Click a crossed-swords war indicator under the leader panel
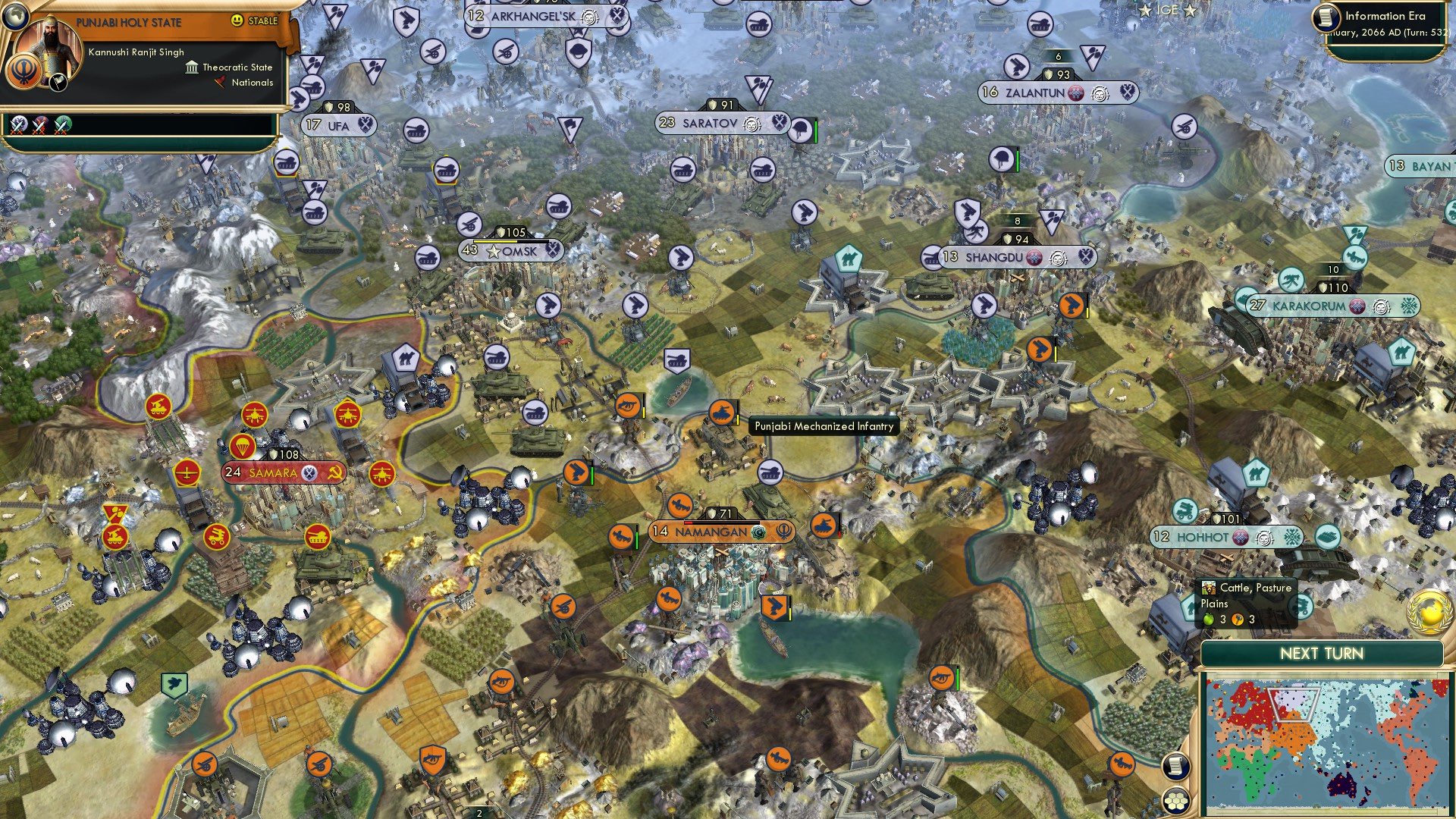1456x819 pixels. [17, 123]
